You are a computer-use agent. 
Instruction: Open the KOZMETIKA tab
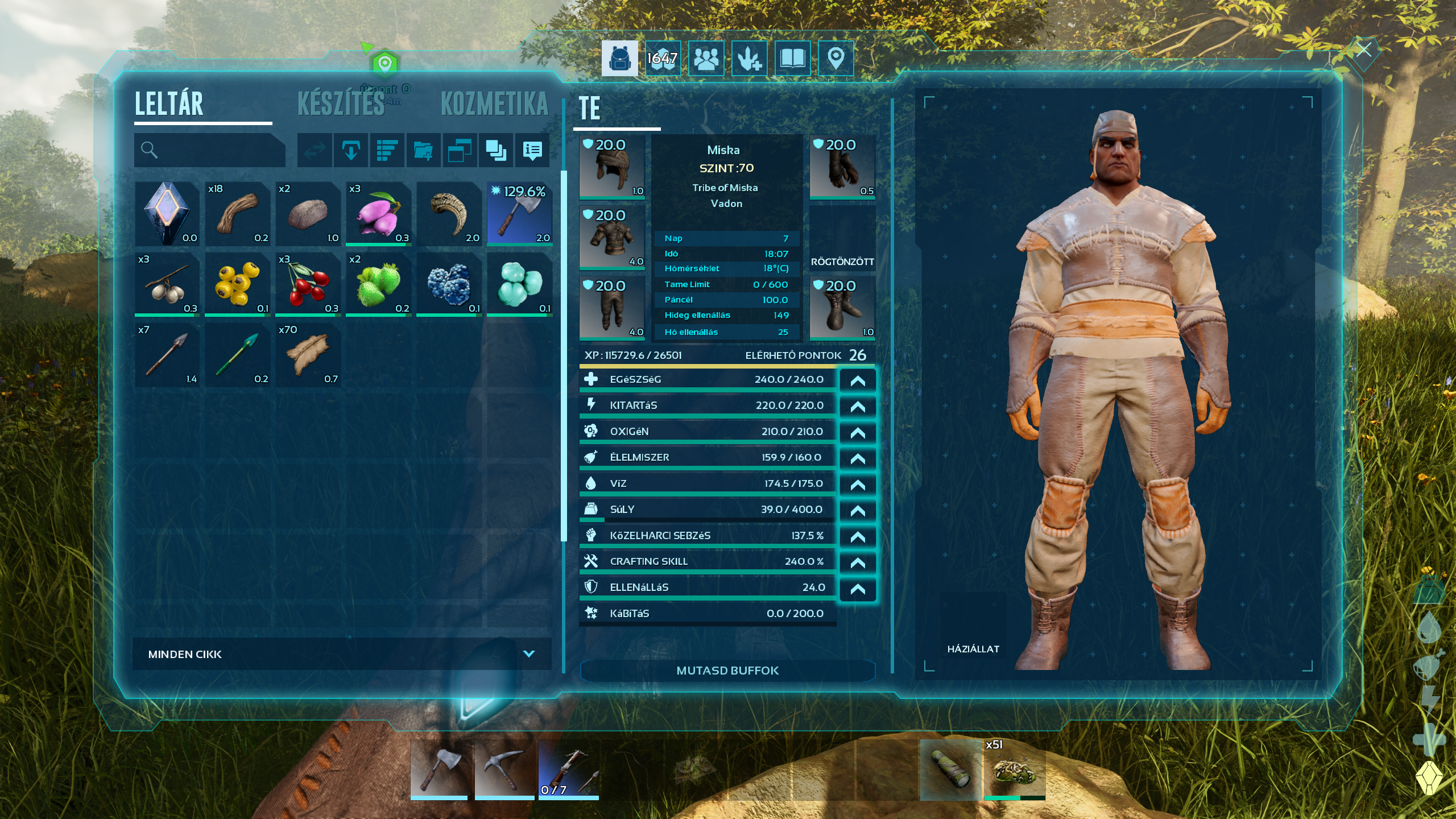(x=494, y=104)
